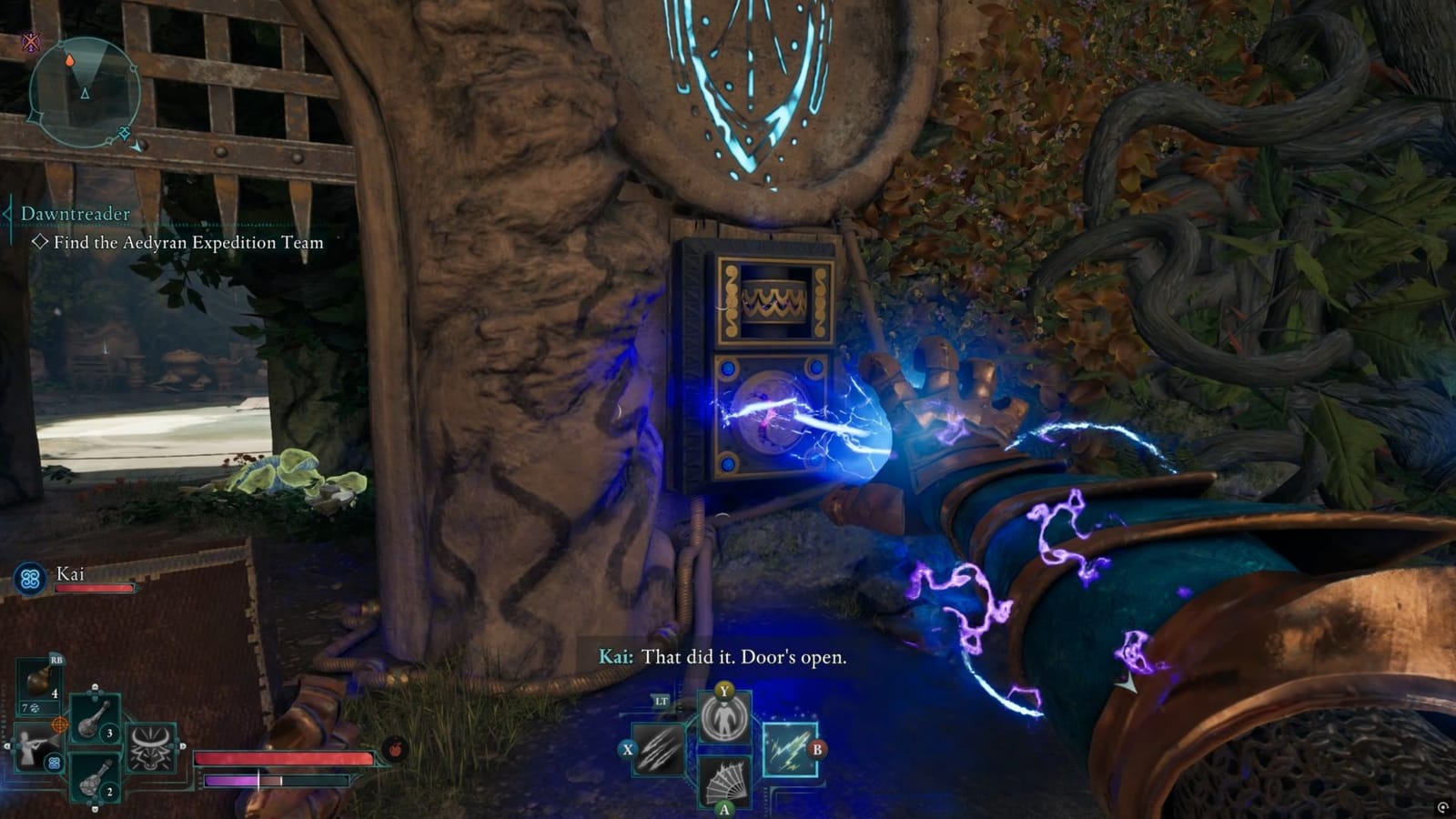Select the lightning bolt ability on the B slot
This screenshot has width=1456, height=819.
(792, 750)
